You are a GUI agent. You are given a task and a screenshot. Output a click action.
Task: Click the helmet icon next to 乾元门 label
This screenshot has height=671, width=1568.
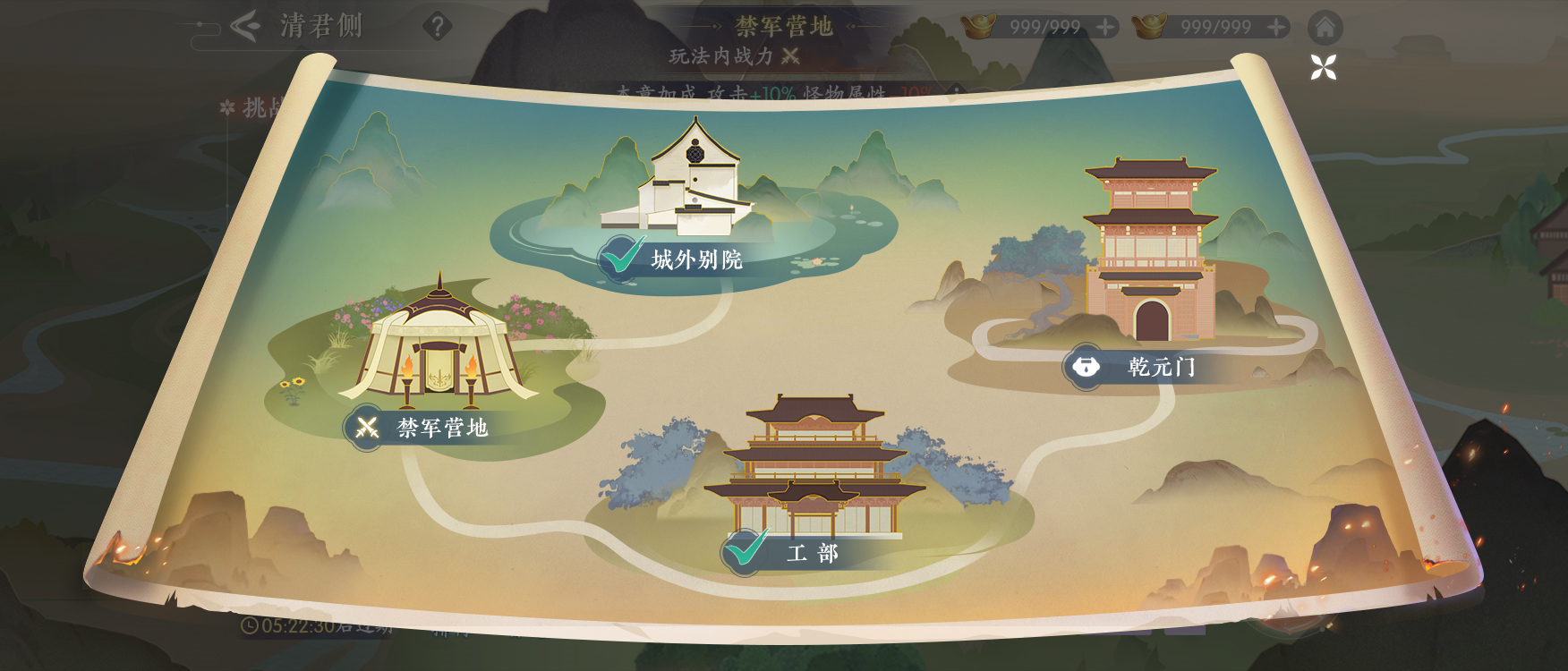(x=1084, y=364)
